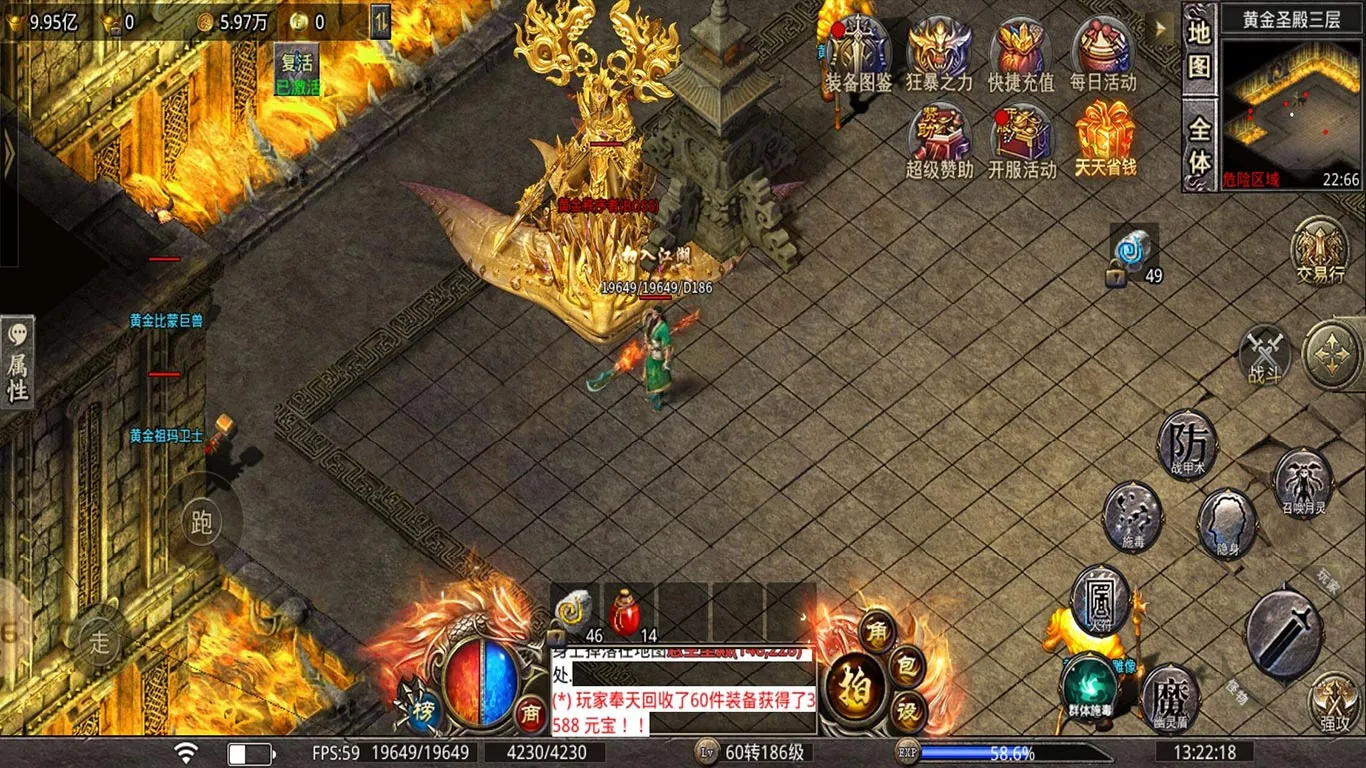The image size is (1366, 768).
Task: Switch movement to 跑 run mode
Action: (x=200, y=522)
